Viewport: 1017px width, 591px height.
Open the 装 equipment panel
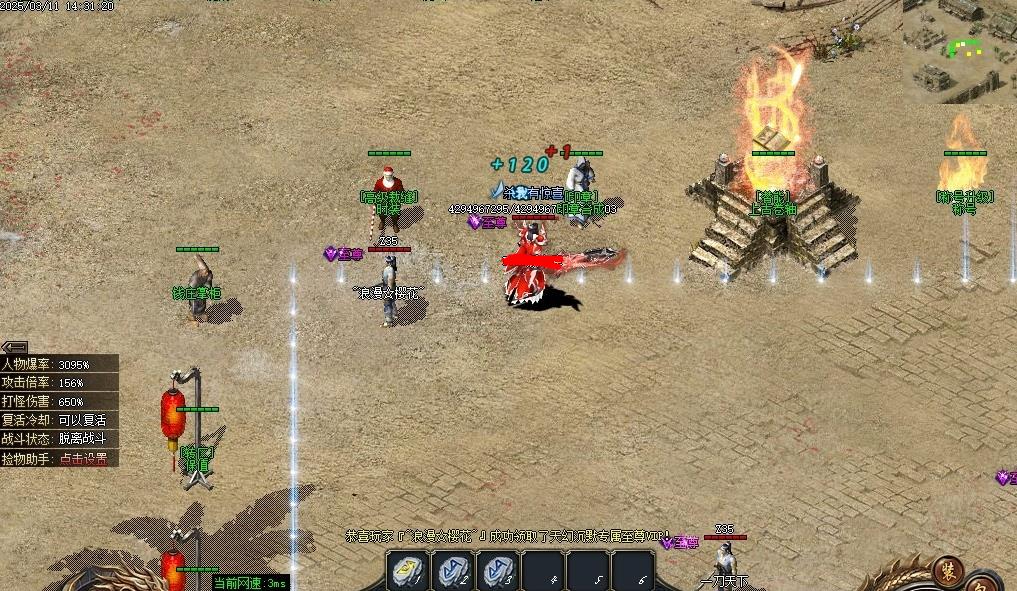coord(947,570)
